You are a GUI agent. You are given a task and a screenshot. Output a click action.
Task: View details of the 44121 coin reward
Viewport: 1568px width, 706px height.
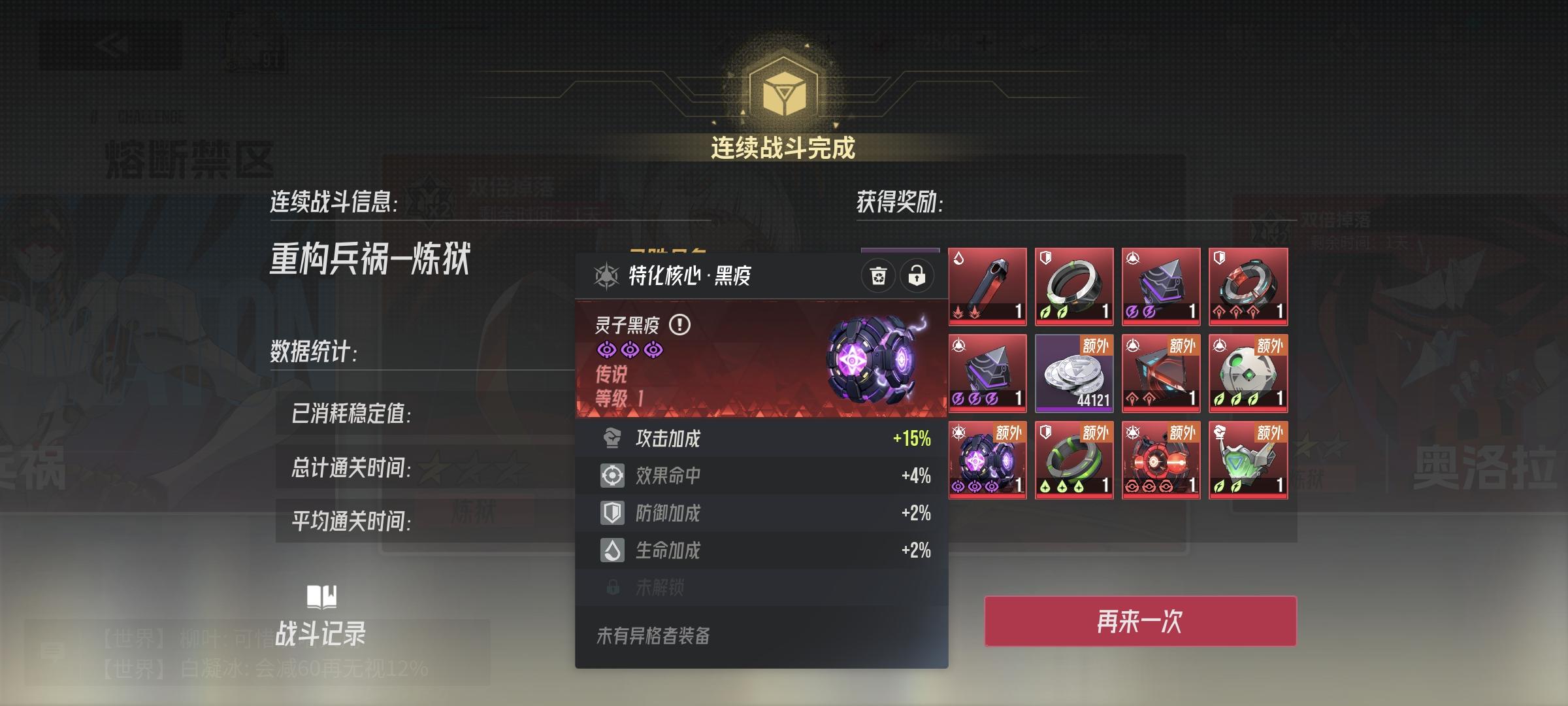(1073, 375)
